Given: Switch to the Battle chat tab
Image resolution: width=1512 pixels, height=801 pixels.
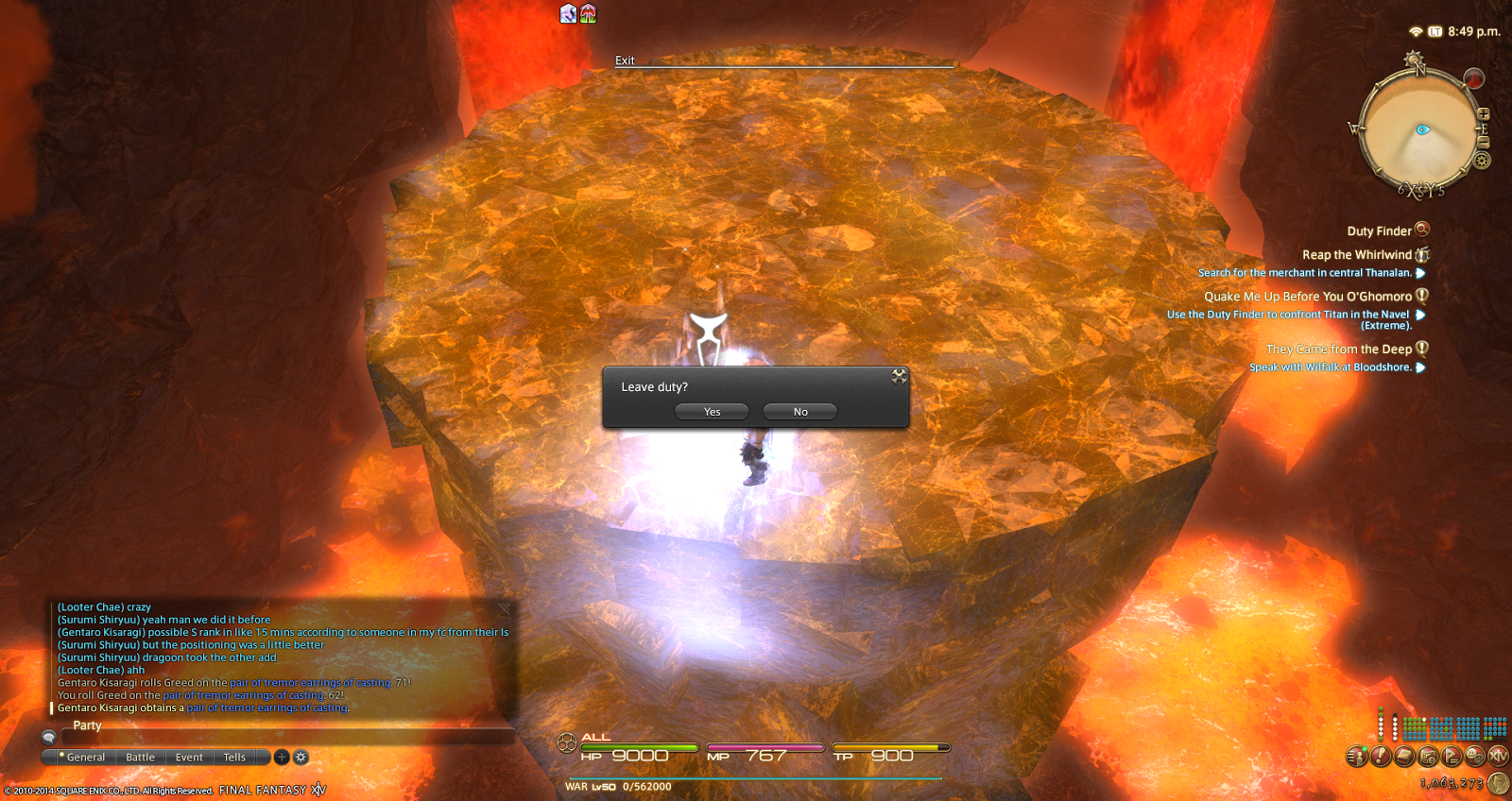Looking at the screenshot, I should pyautogui.click(x=140, y=757).
